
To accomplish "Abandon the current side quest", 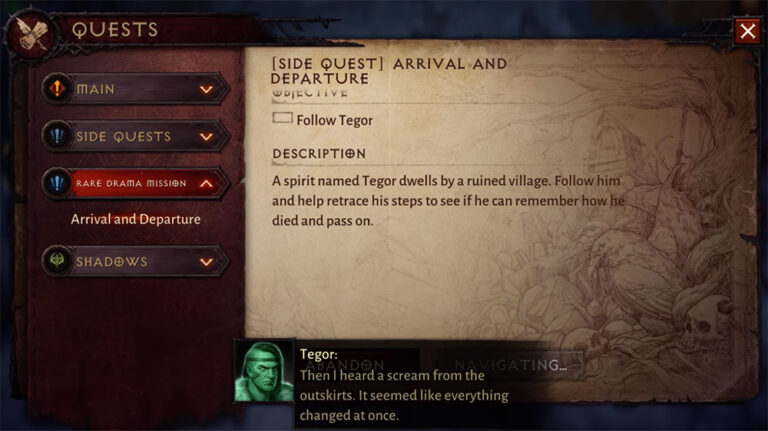I will tap(344, 365).
